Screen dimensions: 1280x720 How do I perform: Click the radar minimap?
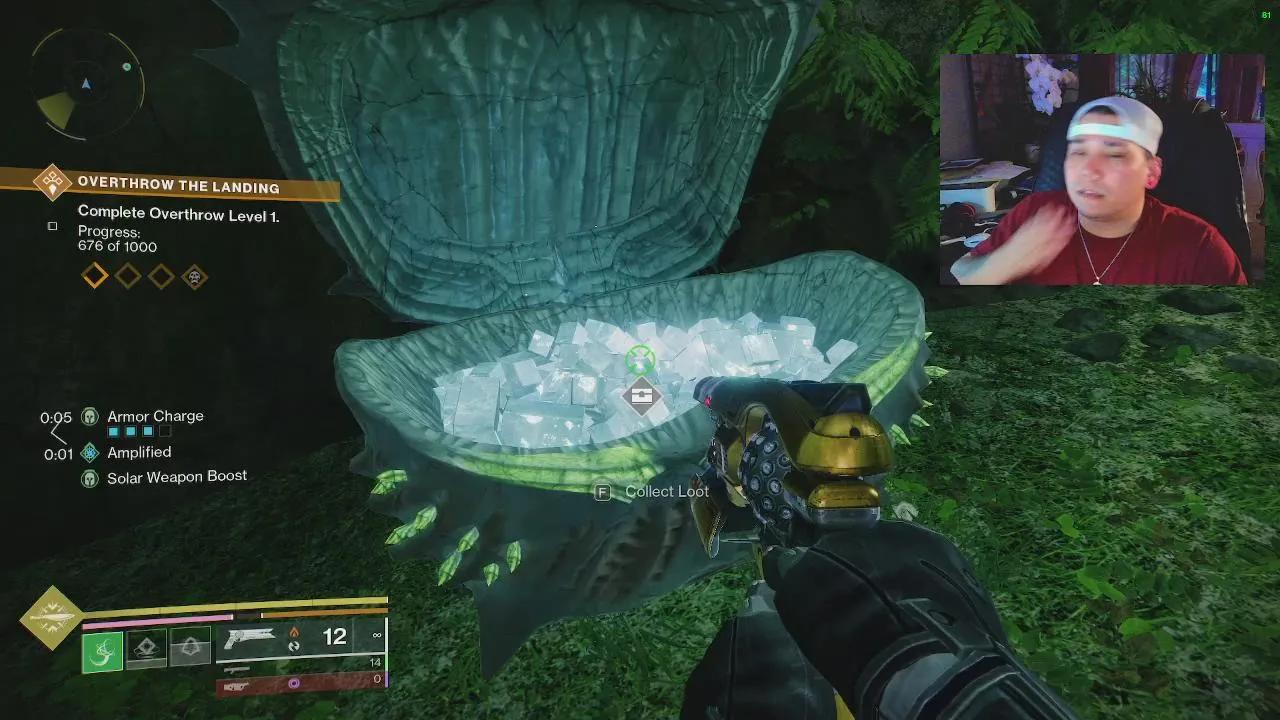tap(88, 85)
